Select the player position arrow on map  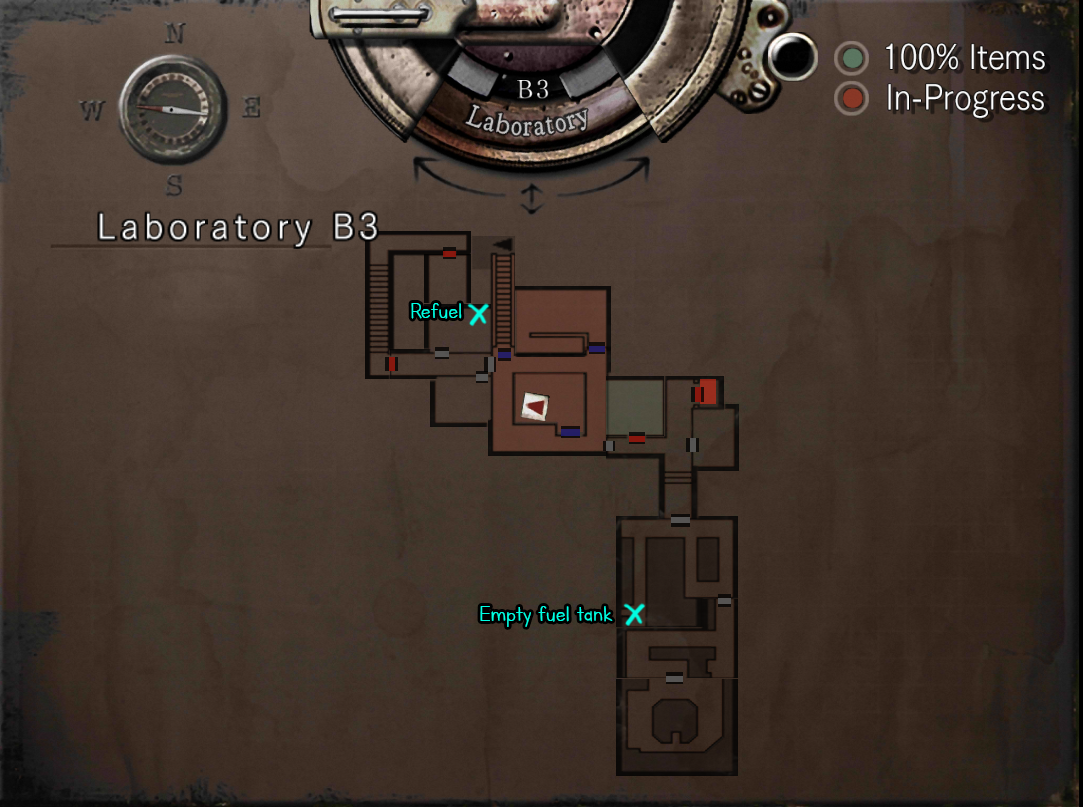click(x=536, y=406)
